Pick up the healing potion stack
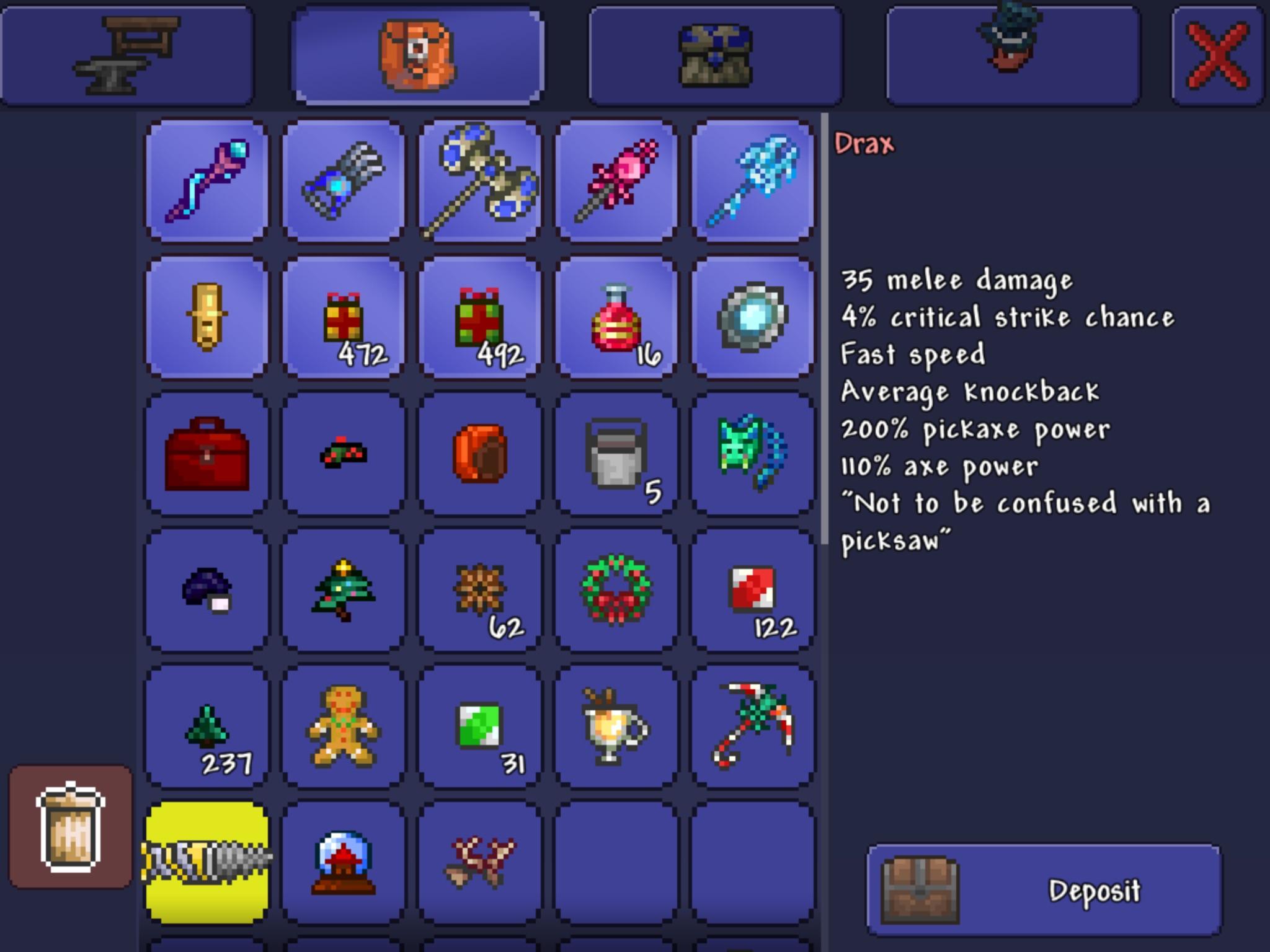The image size is (1270, 952). 616,316
